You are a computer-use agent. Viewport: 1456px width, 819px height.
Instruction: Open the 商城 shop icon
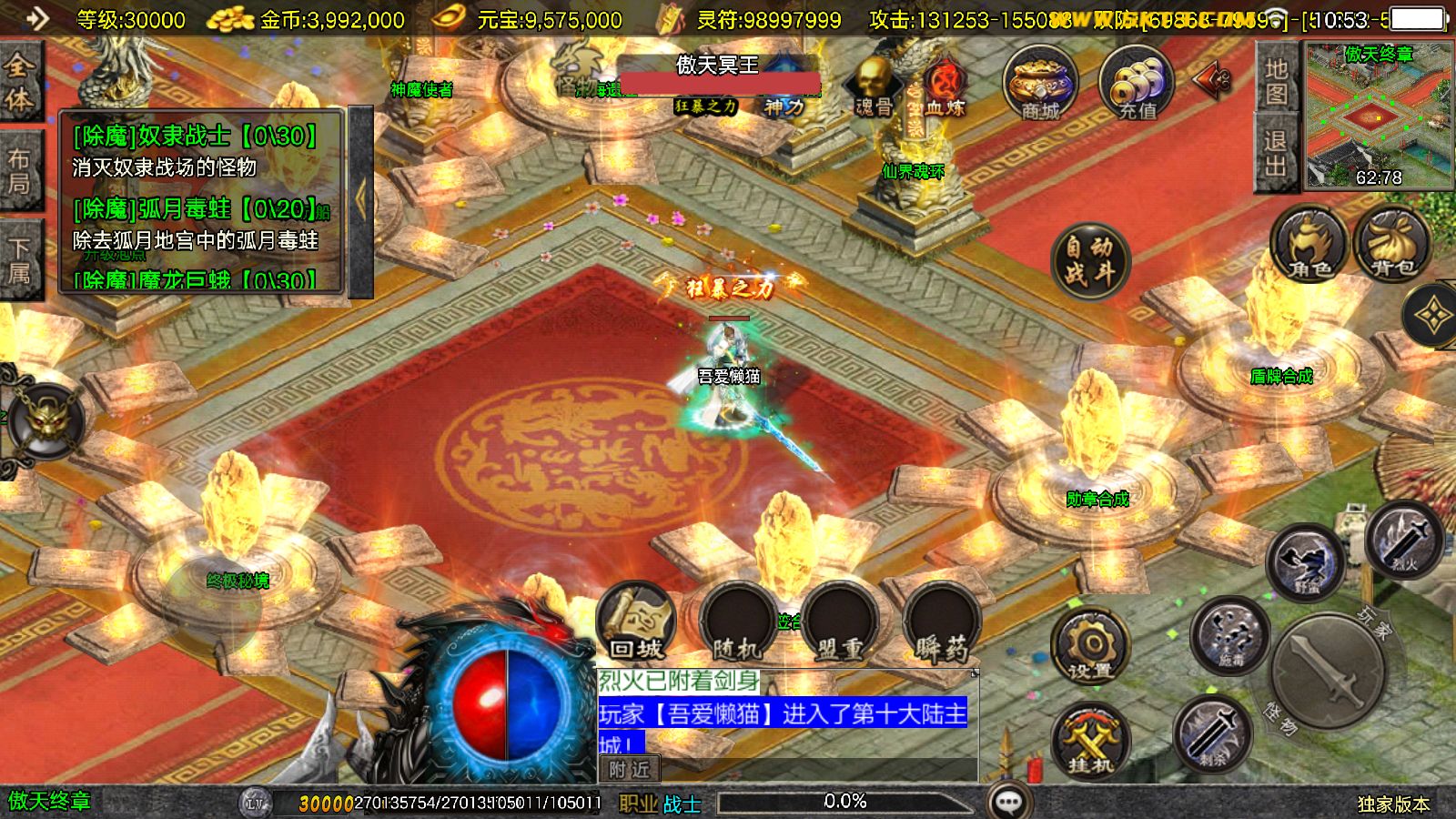1040,83
